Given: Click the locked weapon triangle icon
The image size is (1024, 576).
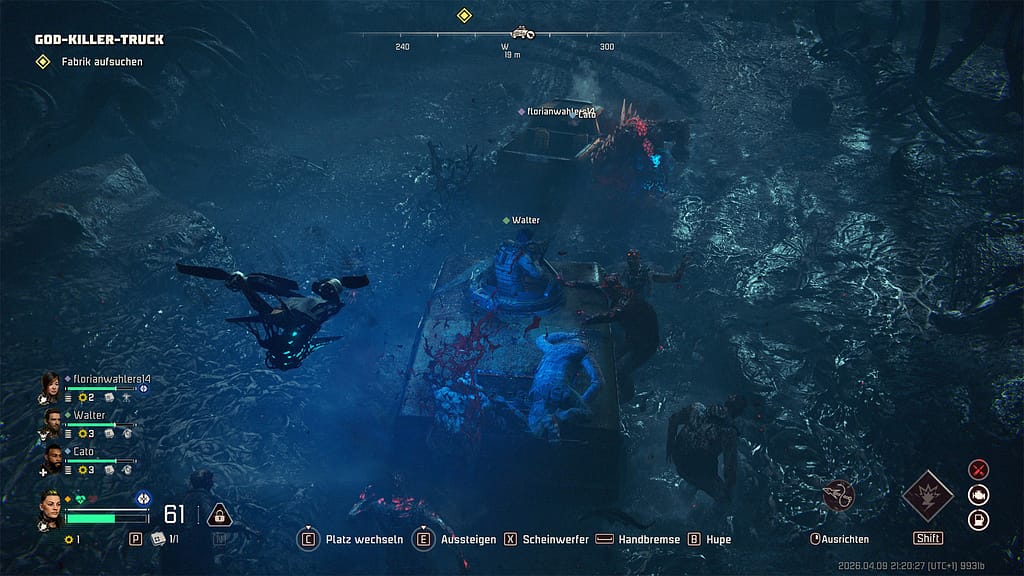Looking at the screenshot, I should pyautogui.click(x=219, y=515).
